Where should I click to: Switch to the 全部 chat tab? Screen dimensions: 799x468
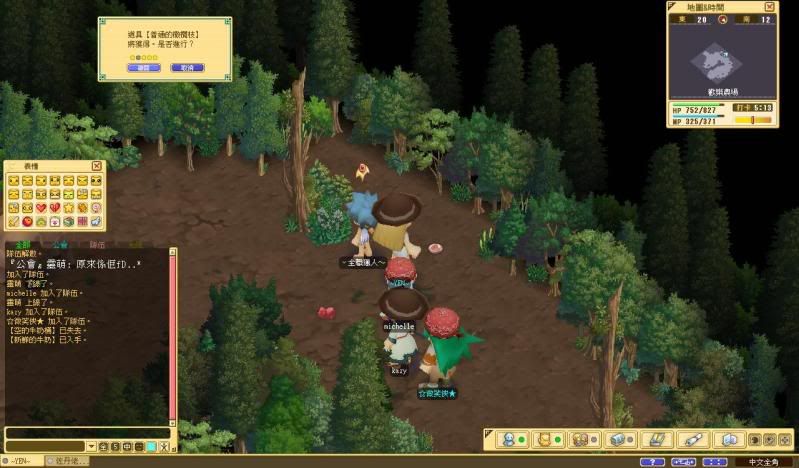click(23, 243)
